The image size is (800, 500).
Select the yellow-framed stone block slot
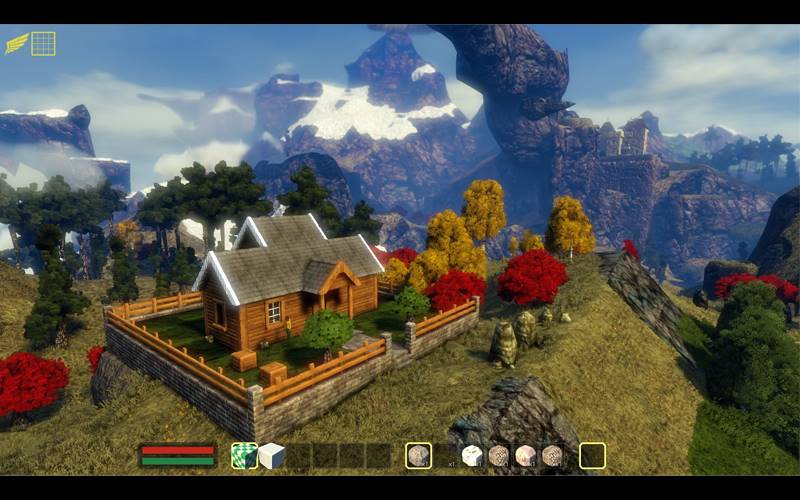pos(418,456)
